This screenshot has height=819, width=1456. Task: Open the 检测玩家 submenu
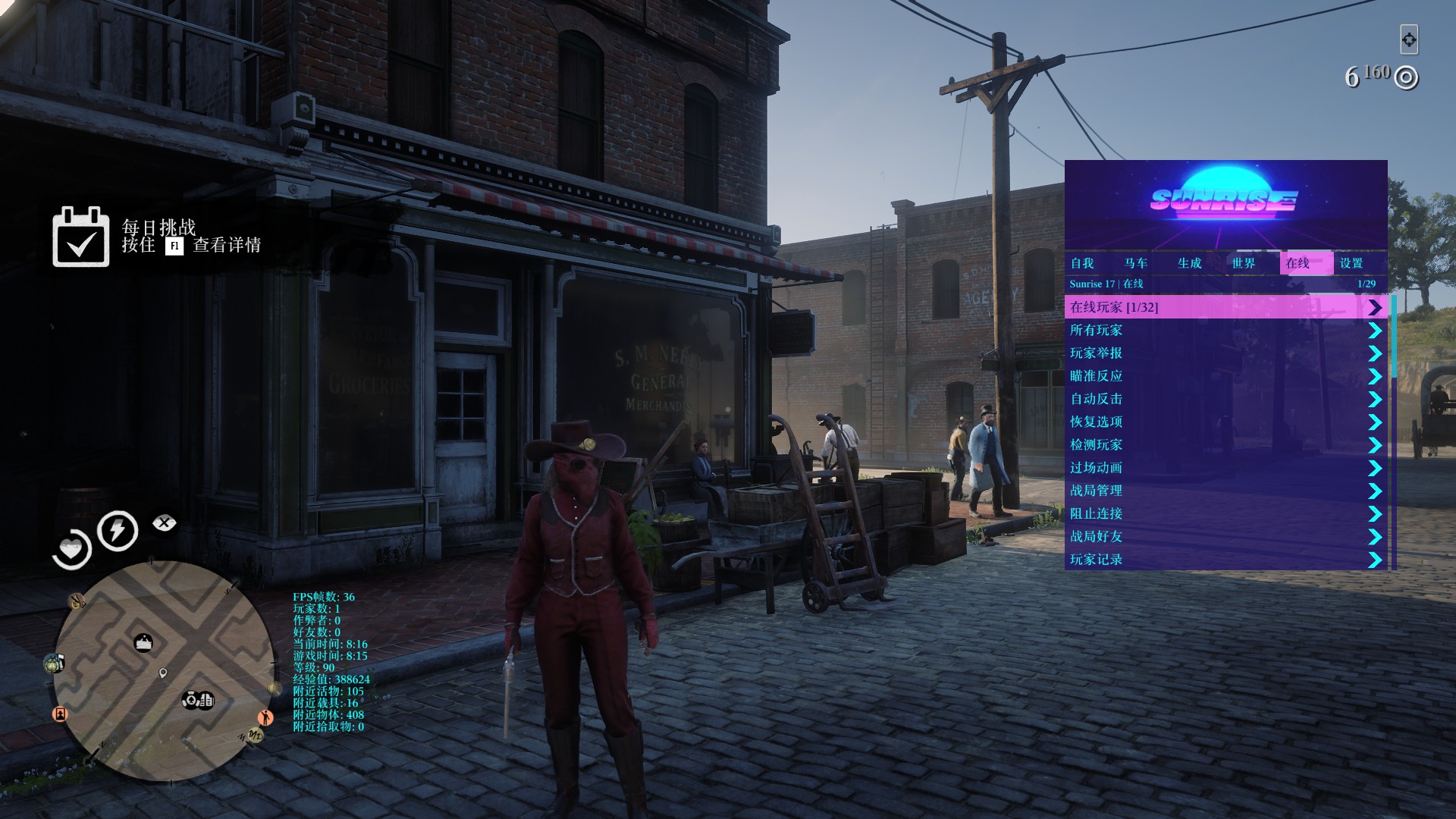click(1096, 445)
